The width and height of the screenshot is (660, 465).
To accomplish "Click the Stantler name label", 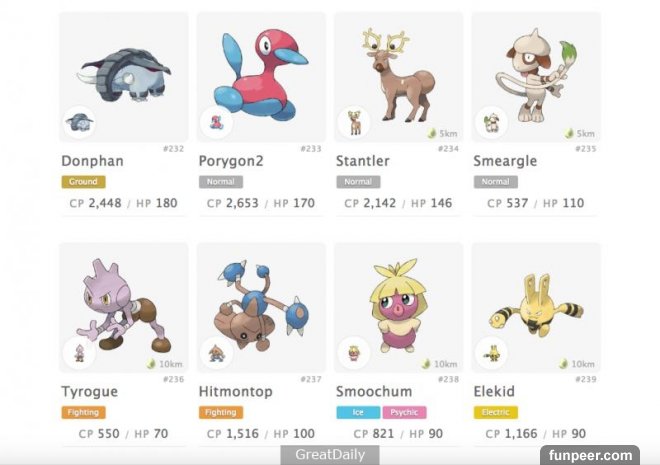I will 363,161.
